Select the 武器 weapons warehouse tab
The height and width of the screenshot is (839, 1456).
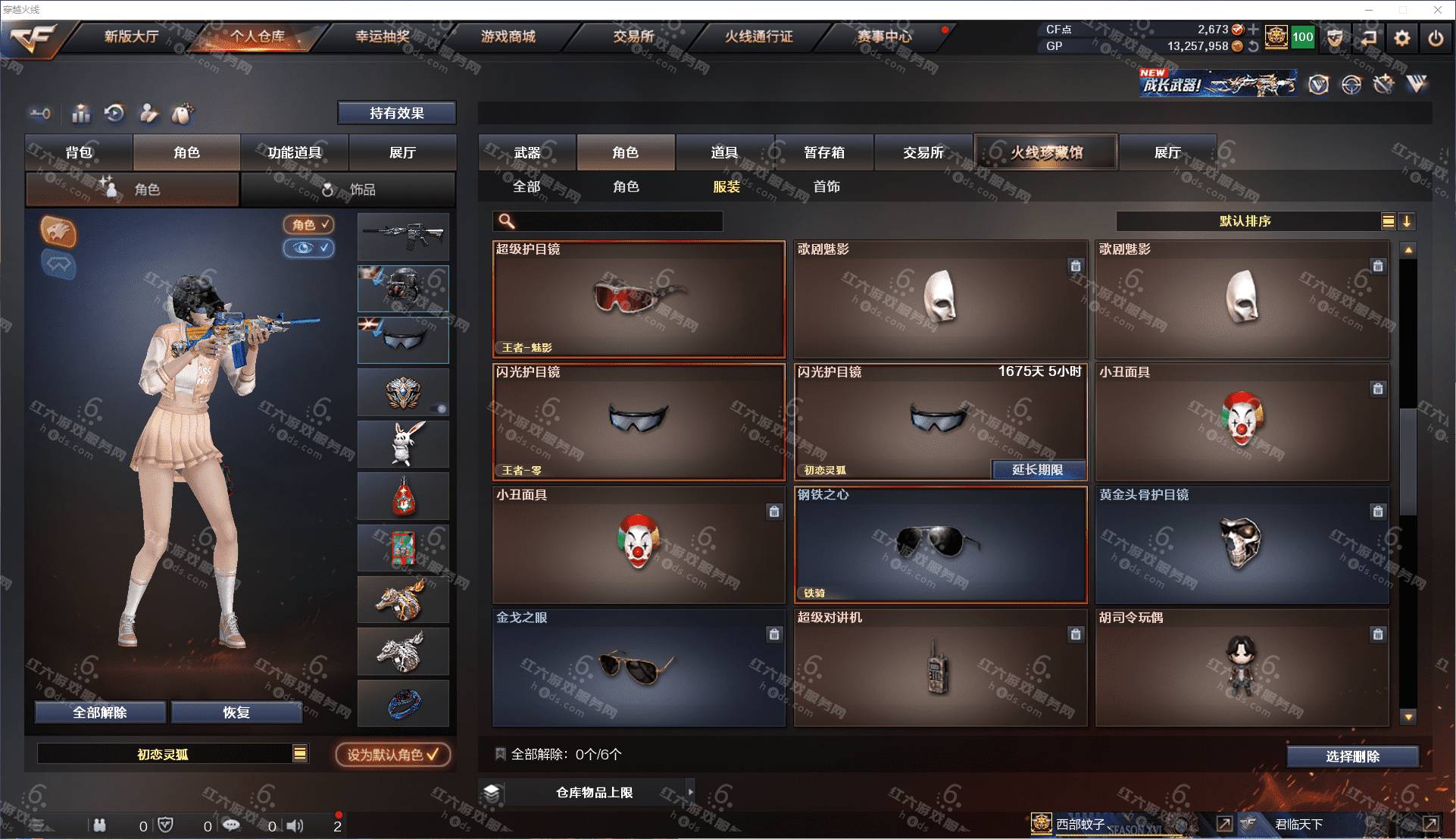coord(527,152)
